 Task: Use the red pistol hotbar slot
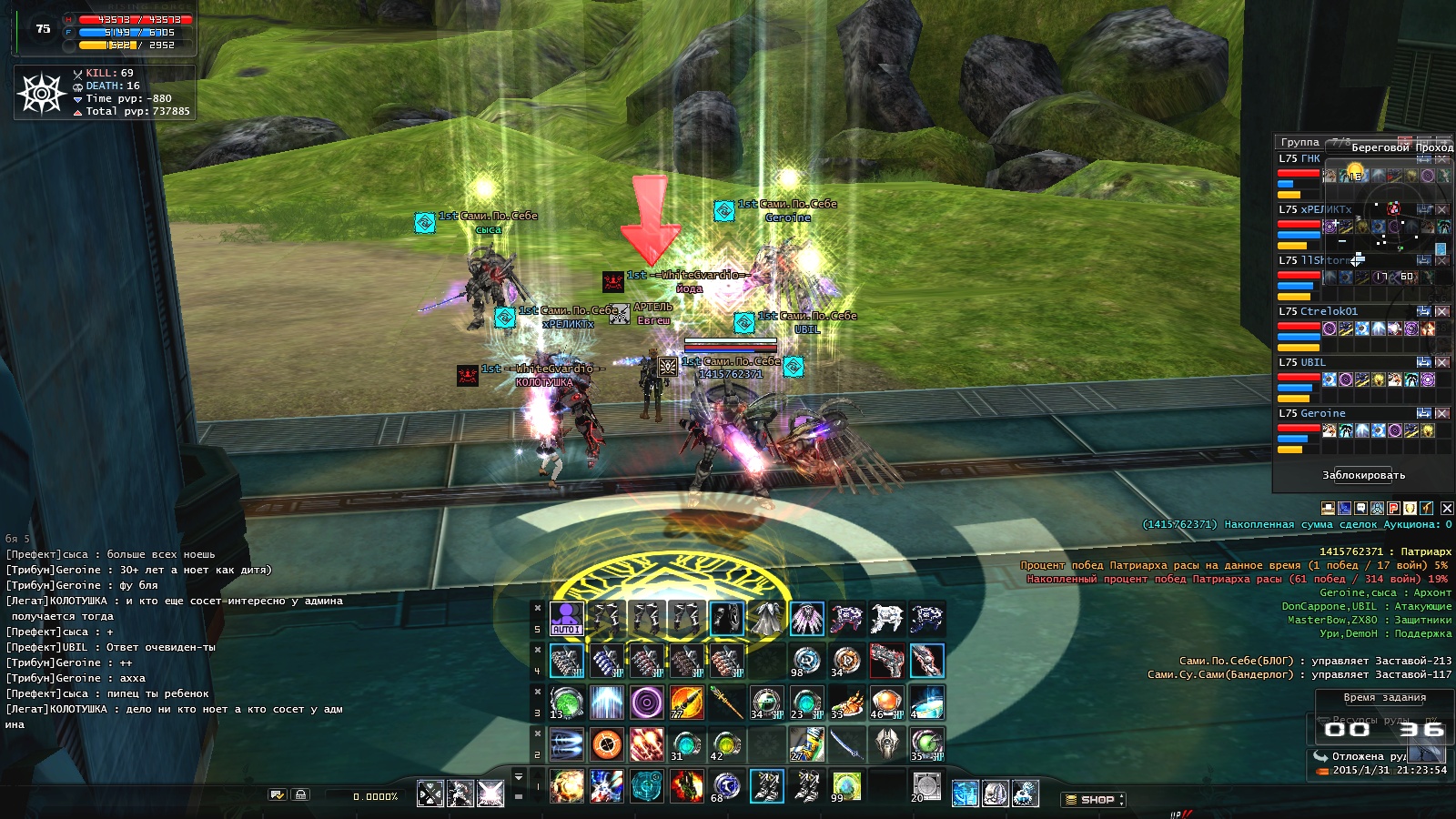pyautogui.click(x=886, y=661)
